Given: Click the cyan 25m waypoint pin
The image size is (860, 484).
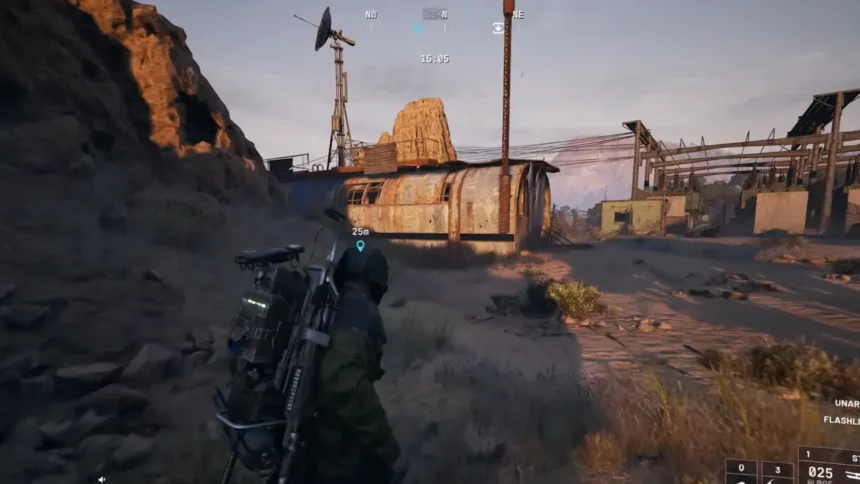Looking at the screenshot, I should click(x=360, y=245).
